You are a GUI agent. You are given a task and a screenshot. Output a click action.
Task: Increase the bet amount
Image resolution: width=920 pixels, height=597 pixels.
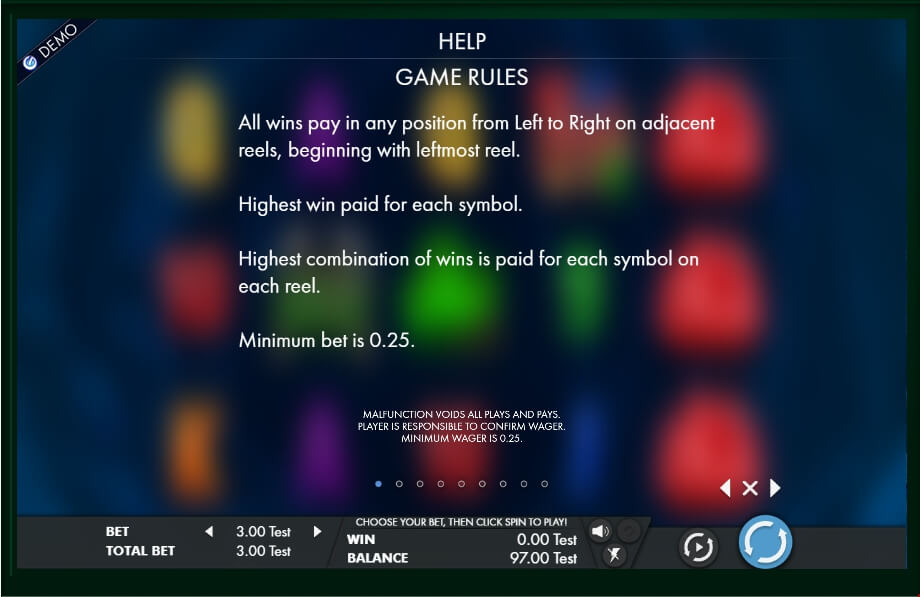tap(318, 532)
